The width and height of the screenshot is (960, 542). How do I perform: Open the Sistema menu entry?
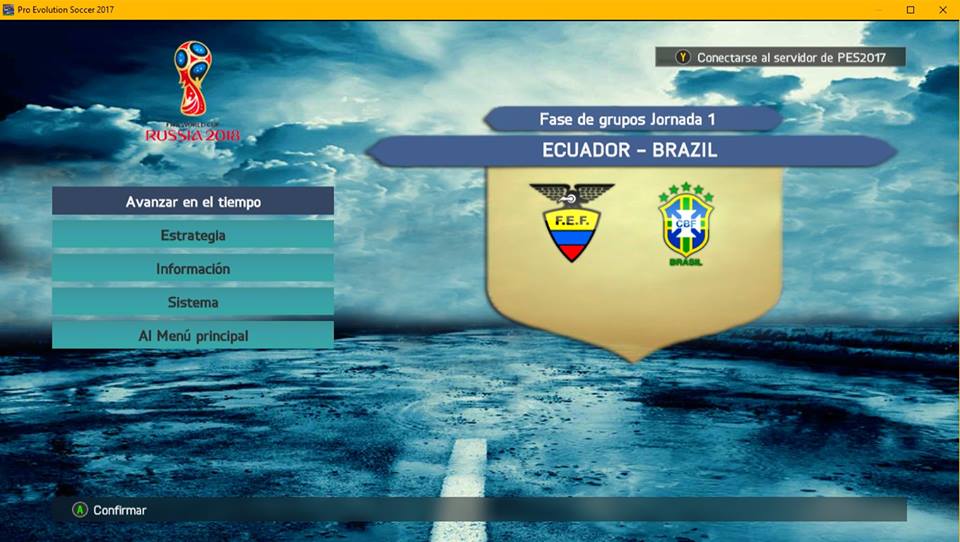(193, 302)
